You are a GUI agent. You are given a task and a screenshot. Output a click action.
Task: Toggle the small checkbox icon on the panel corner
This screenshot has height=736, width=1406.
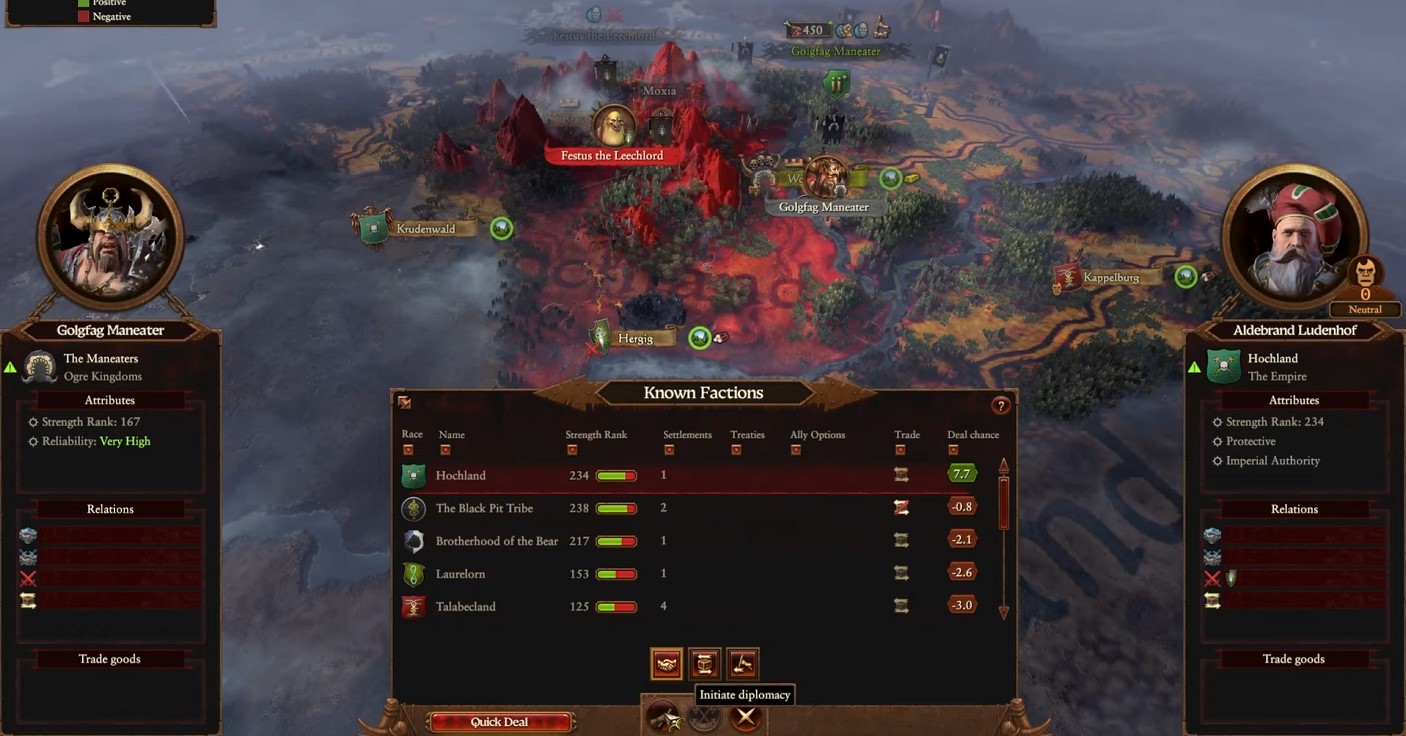pyautogui.click(x=404, y=402)
